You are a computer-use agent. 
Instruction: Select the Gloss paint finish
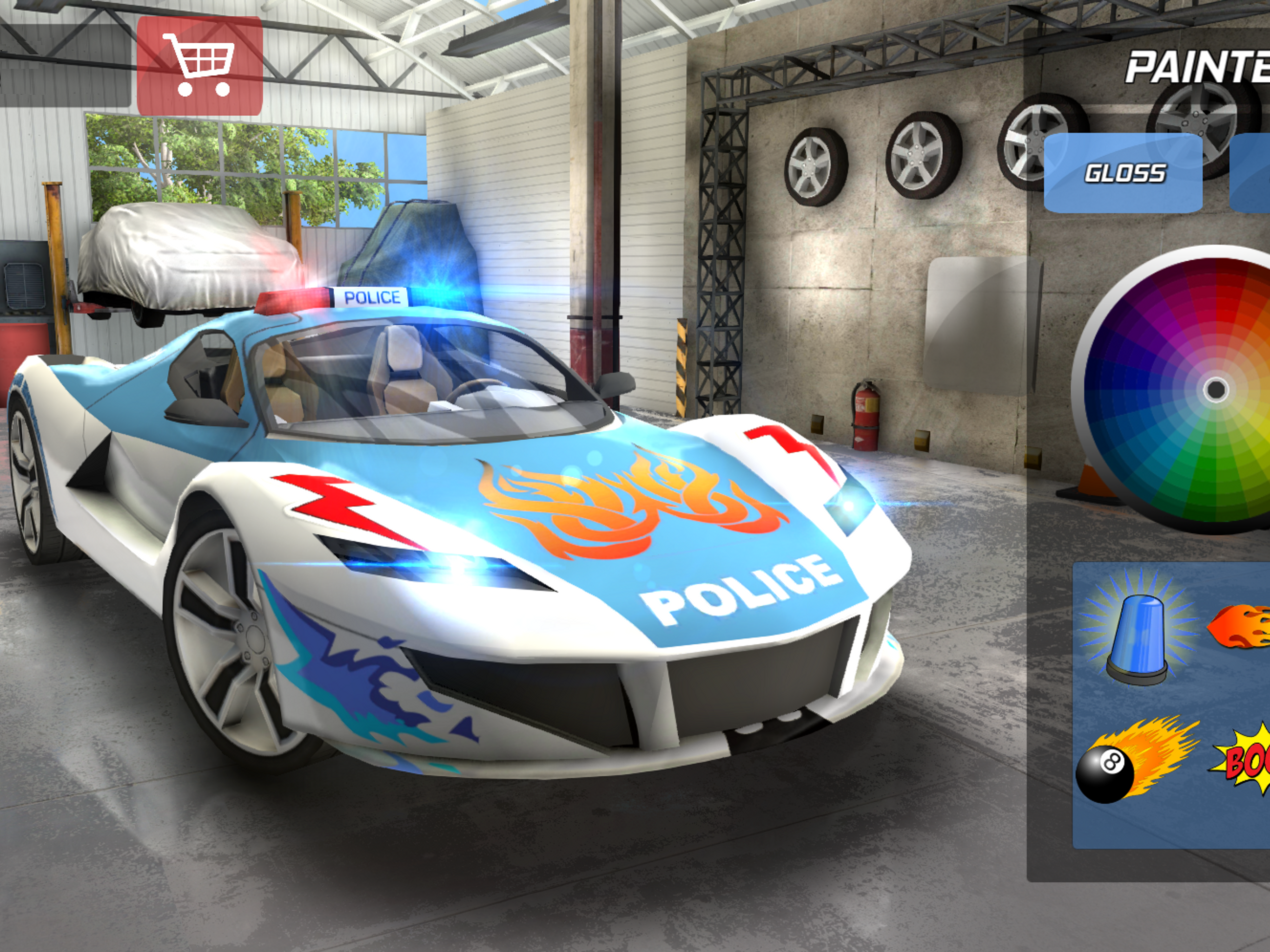1123,173
